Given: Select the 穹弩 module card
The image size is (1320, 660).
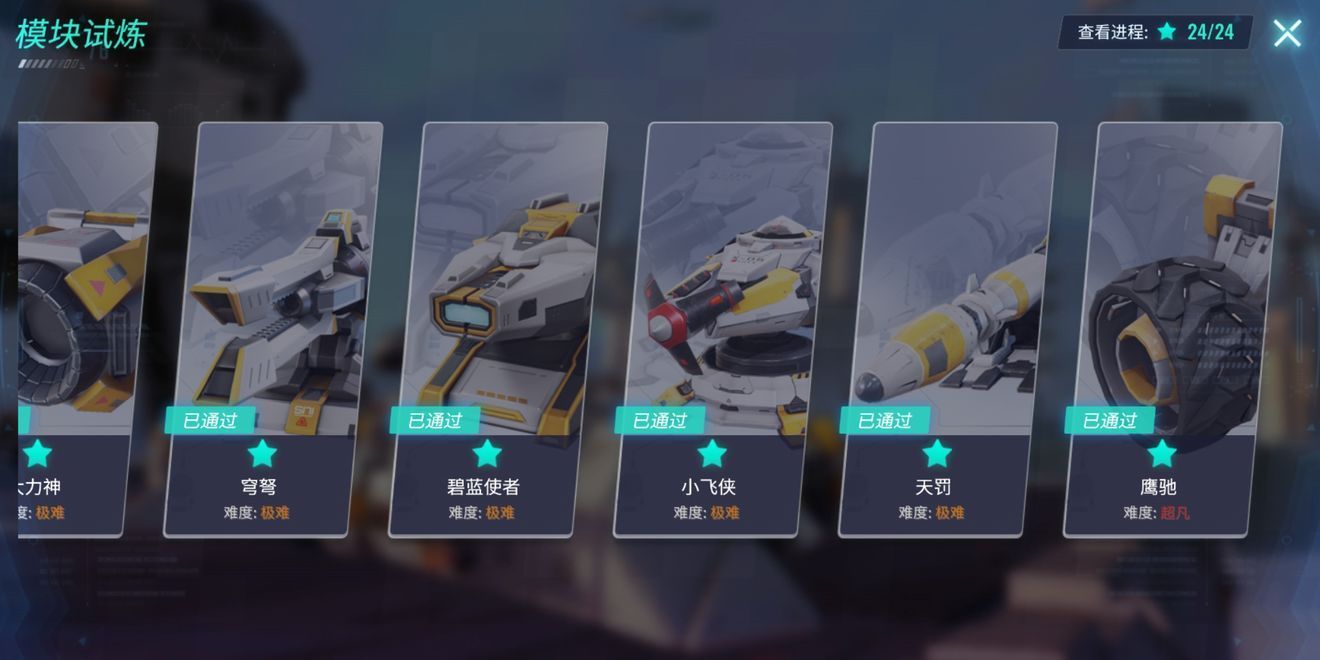Looking at the screenshot, I should (271, 330).
